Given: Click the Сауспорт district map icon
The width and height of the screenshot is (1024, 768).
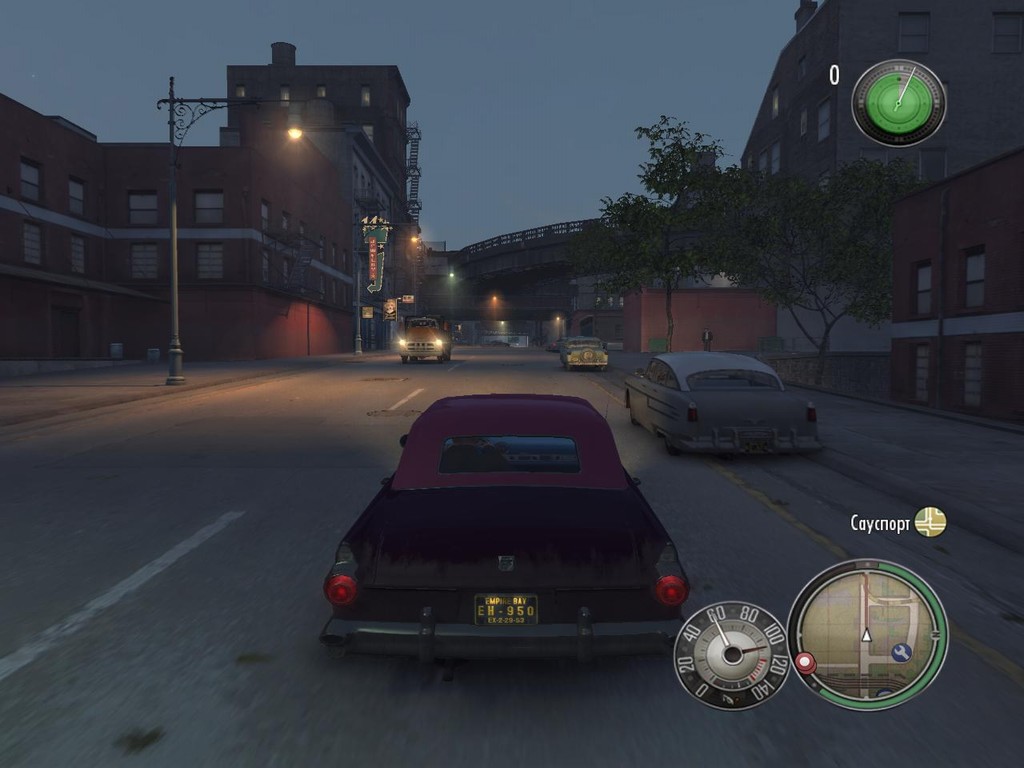Looking at the screenshot, I should (930, 522).
